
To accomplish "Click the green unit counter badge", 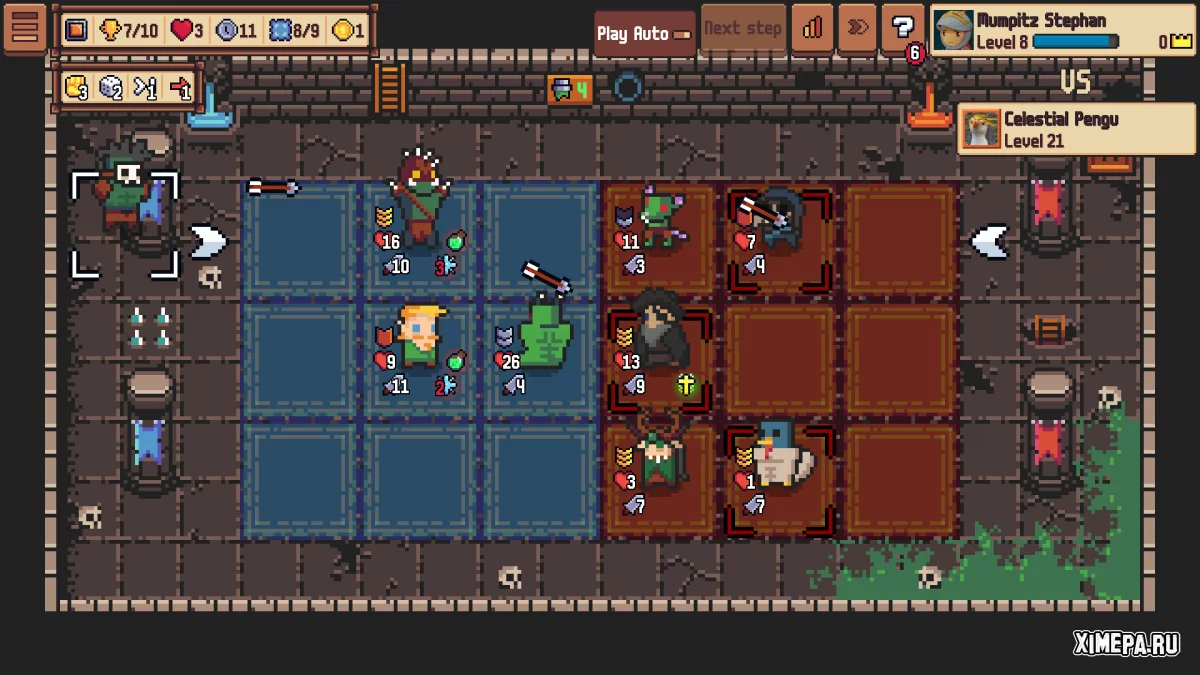I will pos(570,90).
